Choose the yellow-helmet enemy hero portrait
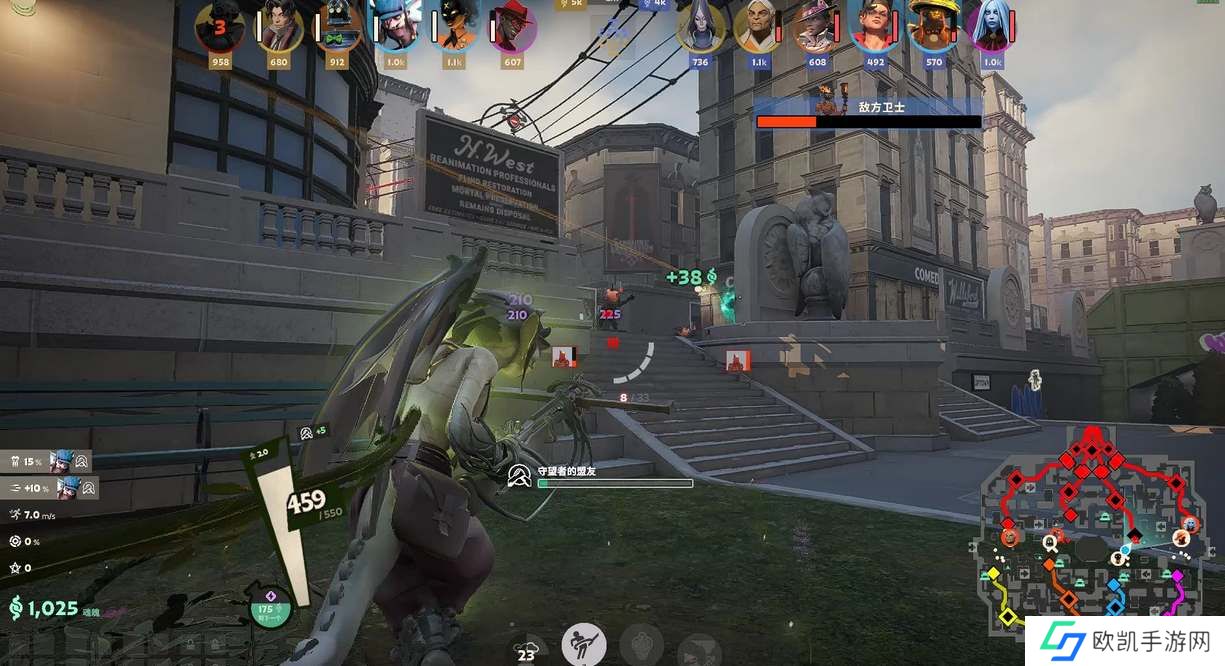Screen dimensions: 1225x666 (934, 27)
